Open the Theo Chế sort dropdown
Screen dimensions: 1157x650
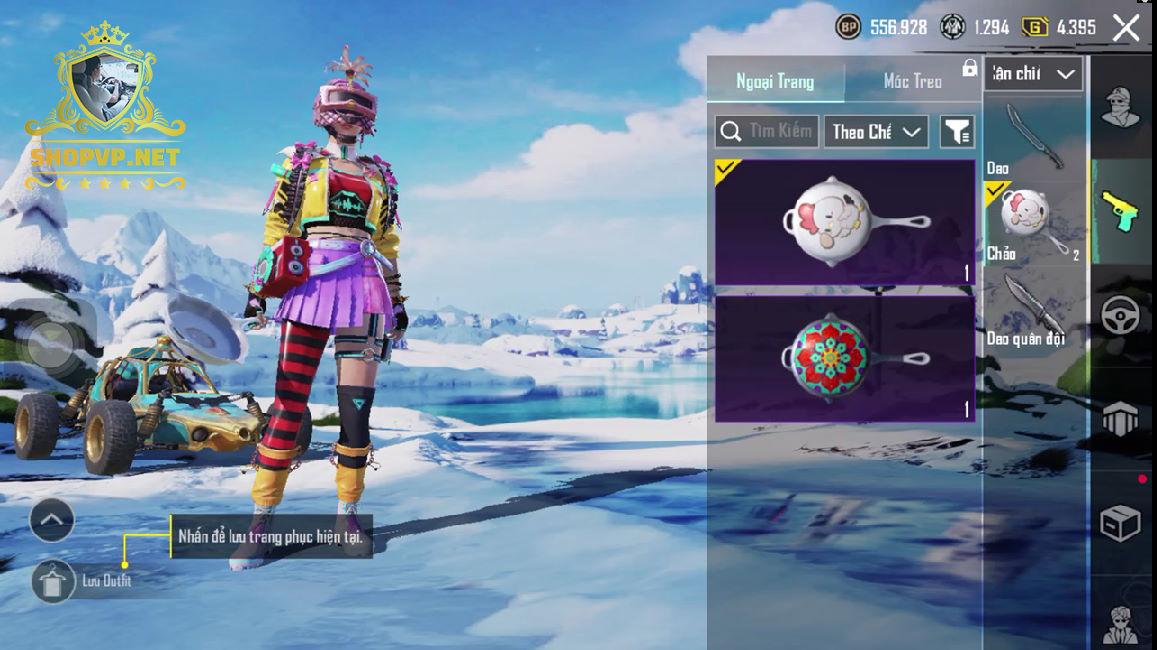(876, 131)
